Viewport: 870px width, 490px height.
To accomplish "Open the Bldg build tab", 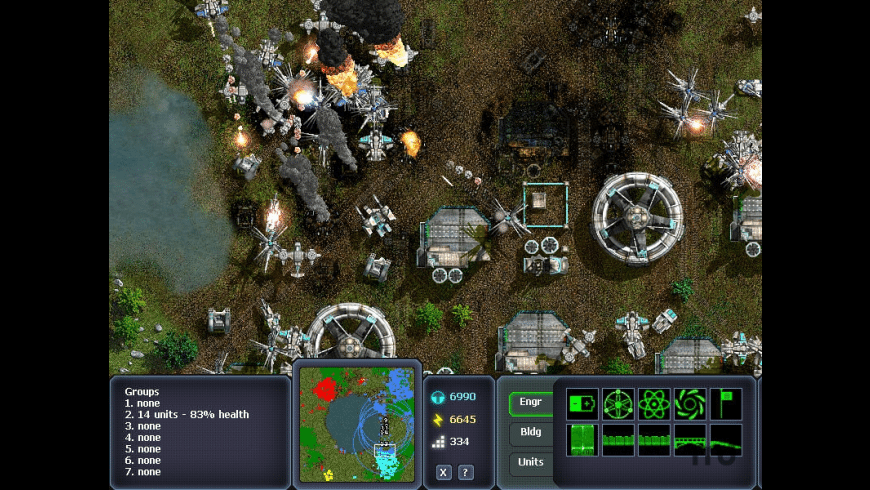I will [x=531, y=433].
